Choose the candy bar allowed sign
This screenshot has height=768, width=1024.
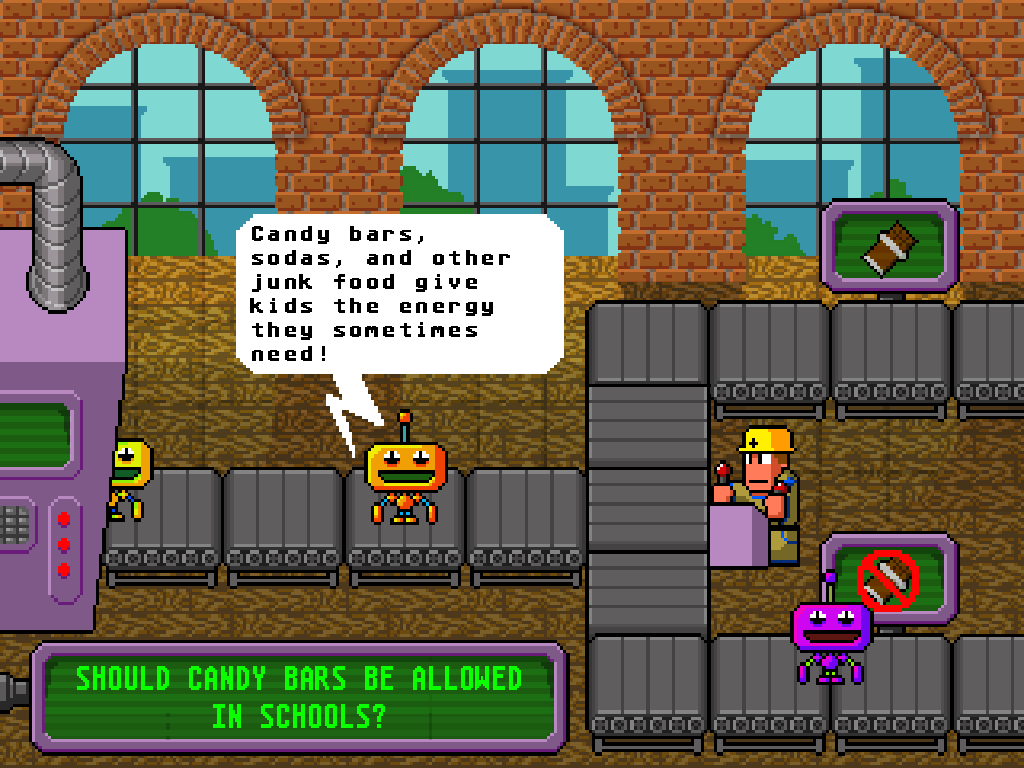coord(889,246)
